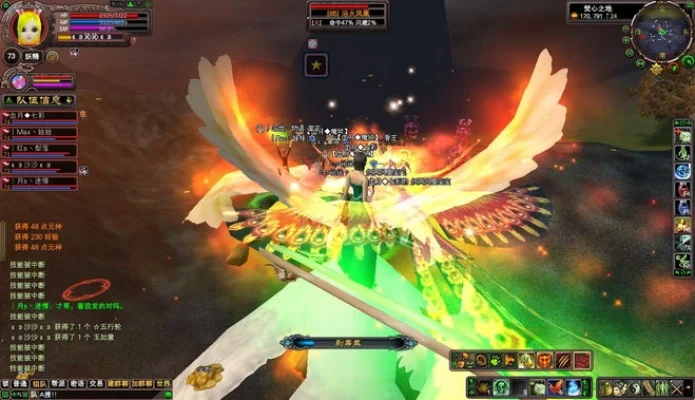The width and height of the screenshot is (695, 400).
Task: Select party member 血月◆七彩
Action: [30, 116]
